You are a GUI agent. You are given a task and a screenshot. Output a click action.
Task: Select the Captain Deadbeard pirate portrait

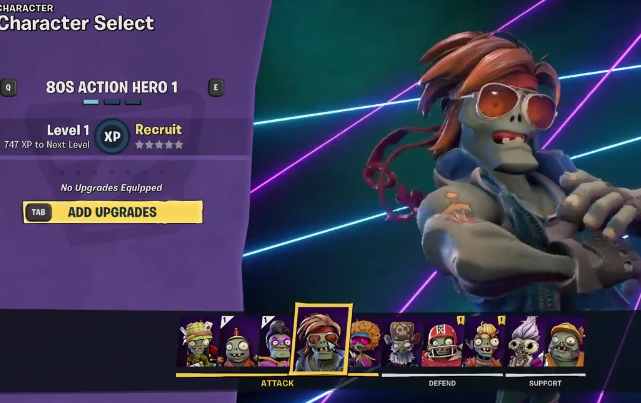403,344
